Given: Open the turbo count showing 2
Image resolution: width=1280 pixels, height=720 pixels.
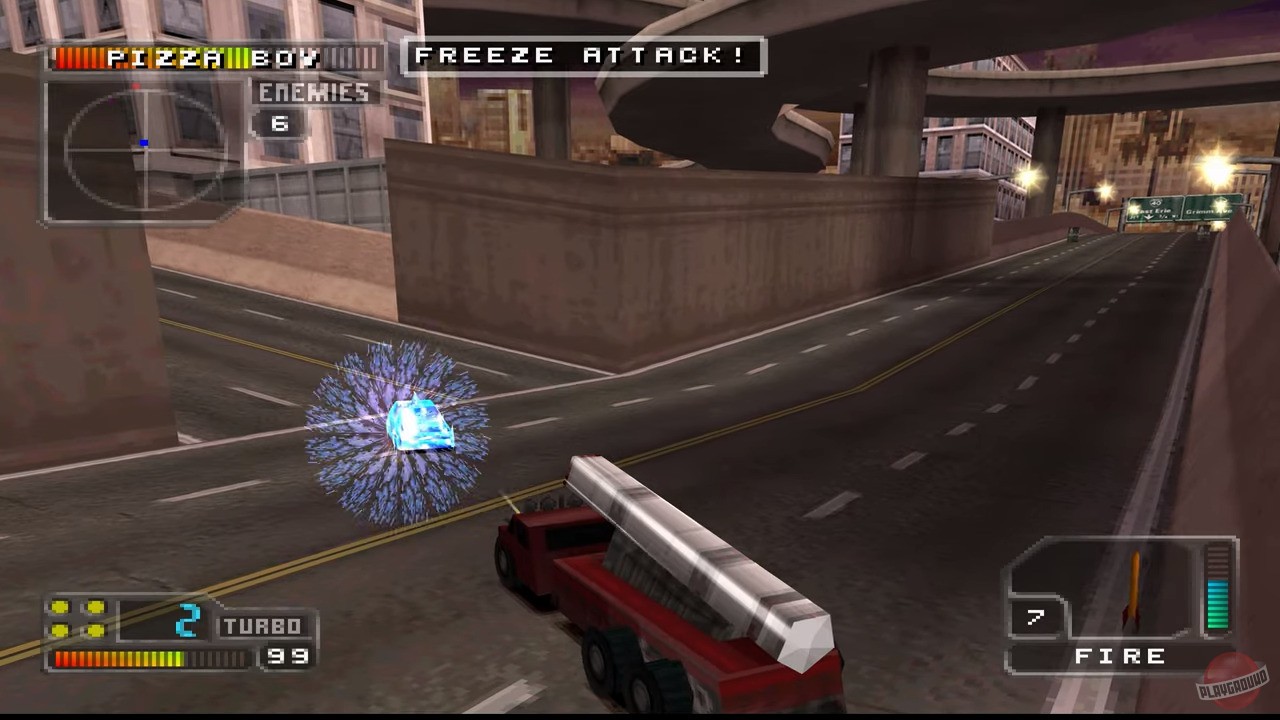Looking at the screenshot, I should pyautogui.click(x=190, y=622).
